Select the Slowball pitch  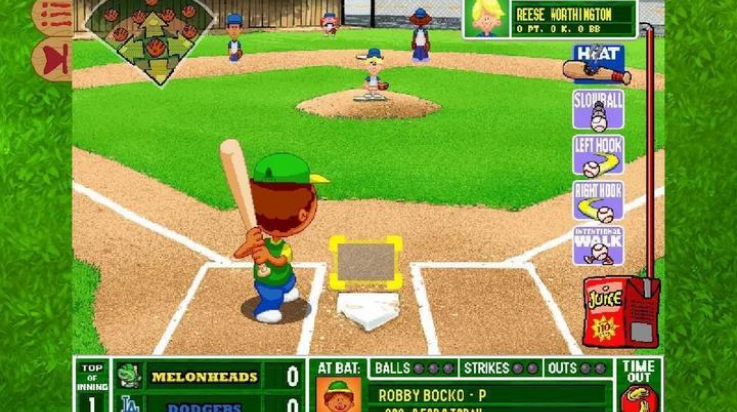[598, 110]
